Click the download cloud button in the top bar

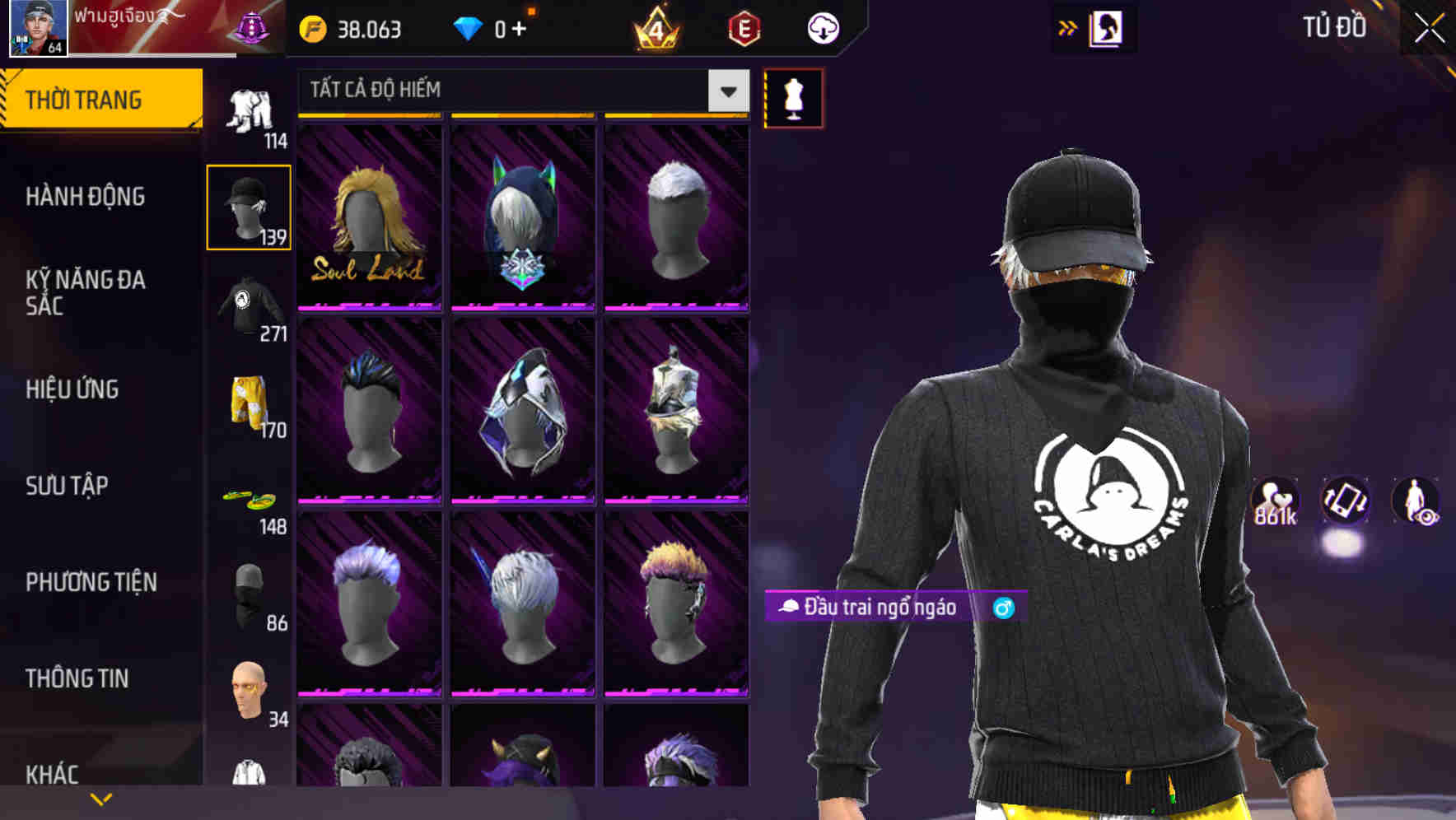point(822,27)
